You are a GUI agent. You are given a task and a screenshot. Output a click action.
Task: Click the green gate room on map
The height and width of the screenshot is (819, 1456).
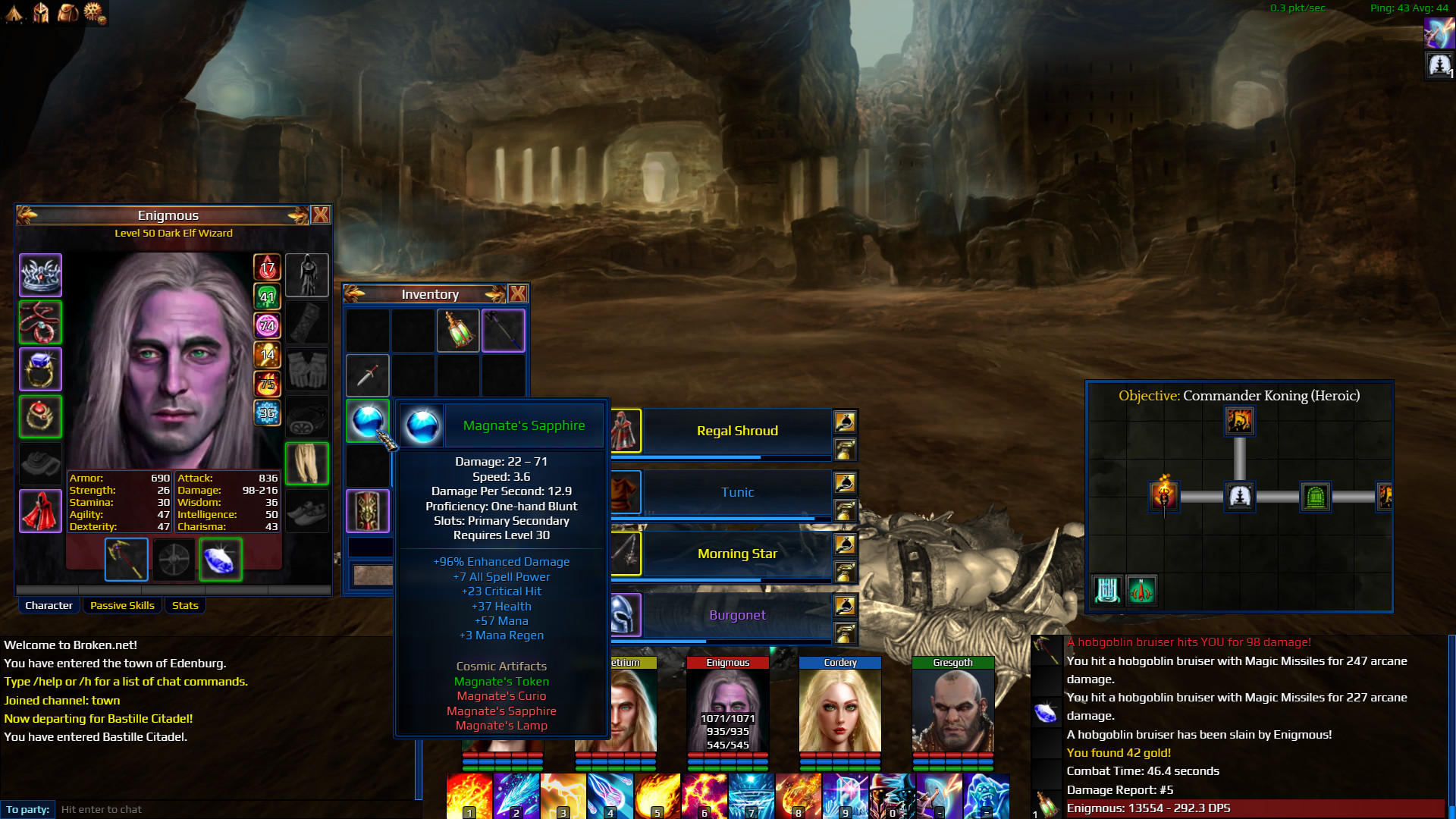click(x=1316, y=497)
